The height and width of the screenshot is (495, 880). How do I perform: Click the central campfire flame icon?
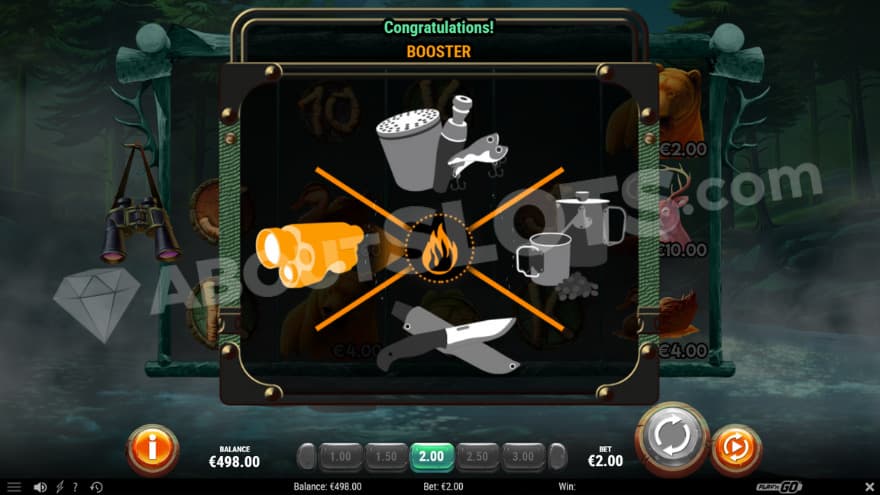pyautogui.click(x=439, y=250)
